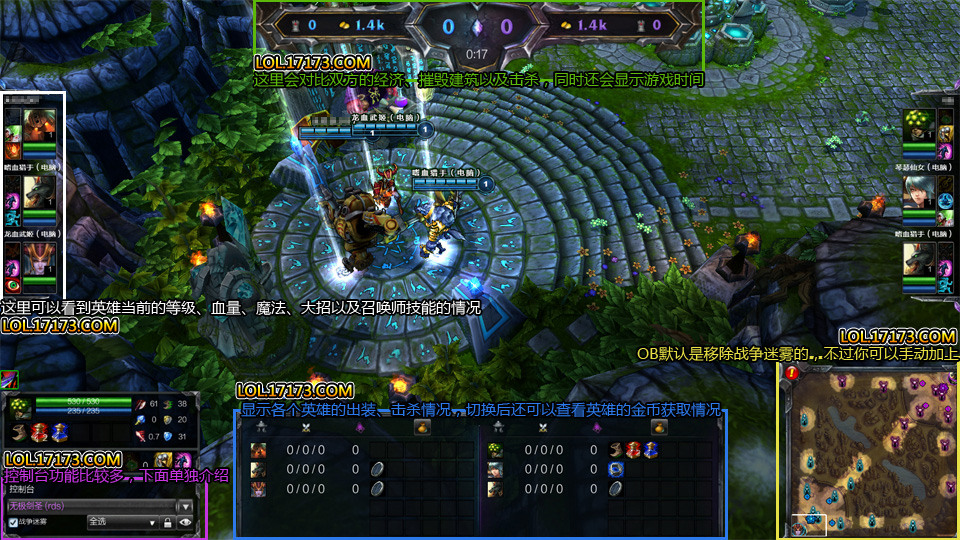
Task: Select the blue mana potion in control panel
Action: point(58,432)
